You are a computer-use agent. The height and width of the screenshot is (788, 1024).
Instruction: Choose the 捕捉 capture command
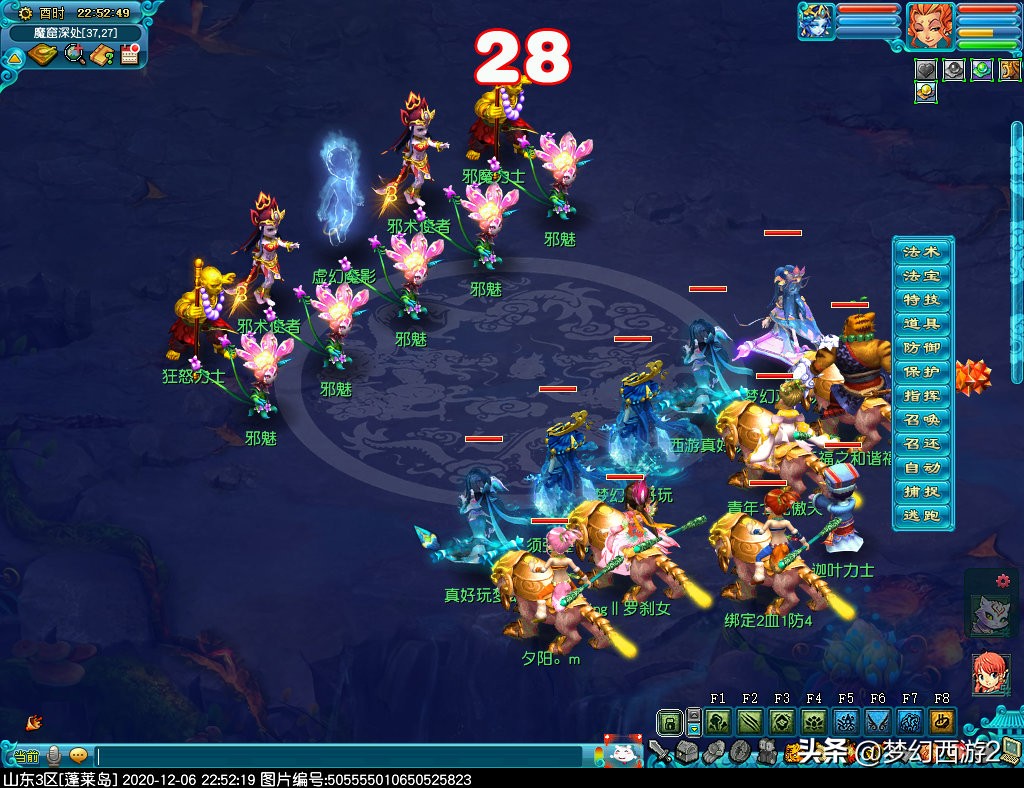[x=922, y=492]
